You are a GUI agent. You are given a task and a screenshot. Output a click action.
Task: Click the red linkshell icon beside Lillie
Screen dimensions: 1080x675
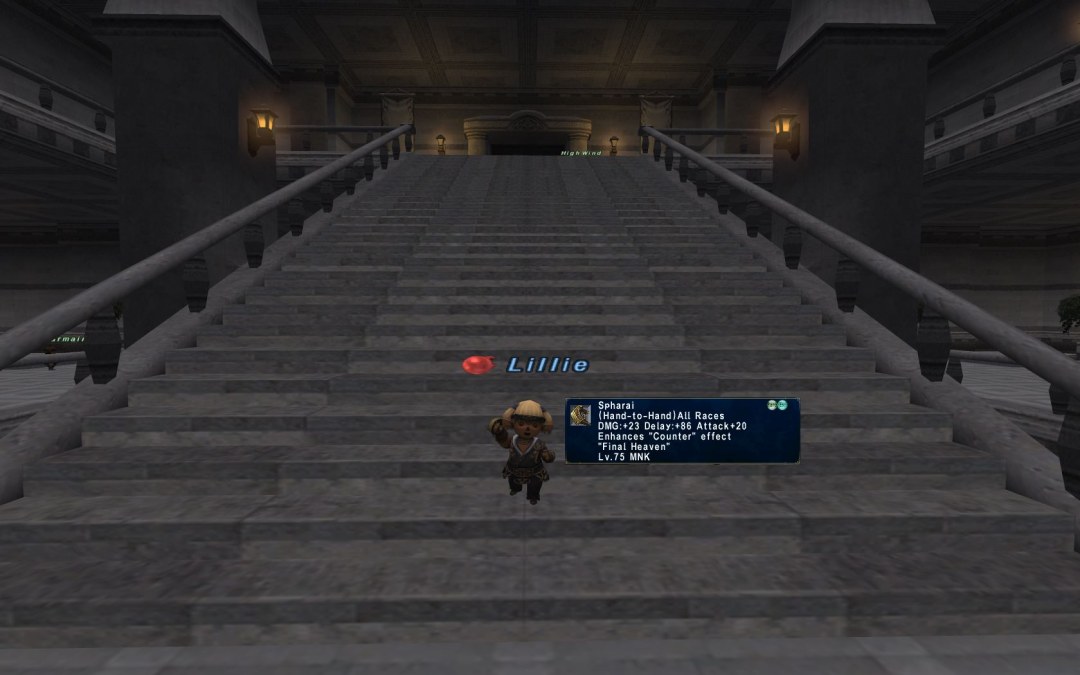pyautogui.click(x=478, y=365)
